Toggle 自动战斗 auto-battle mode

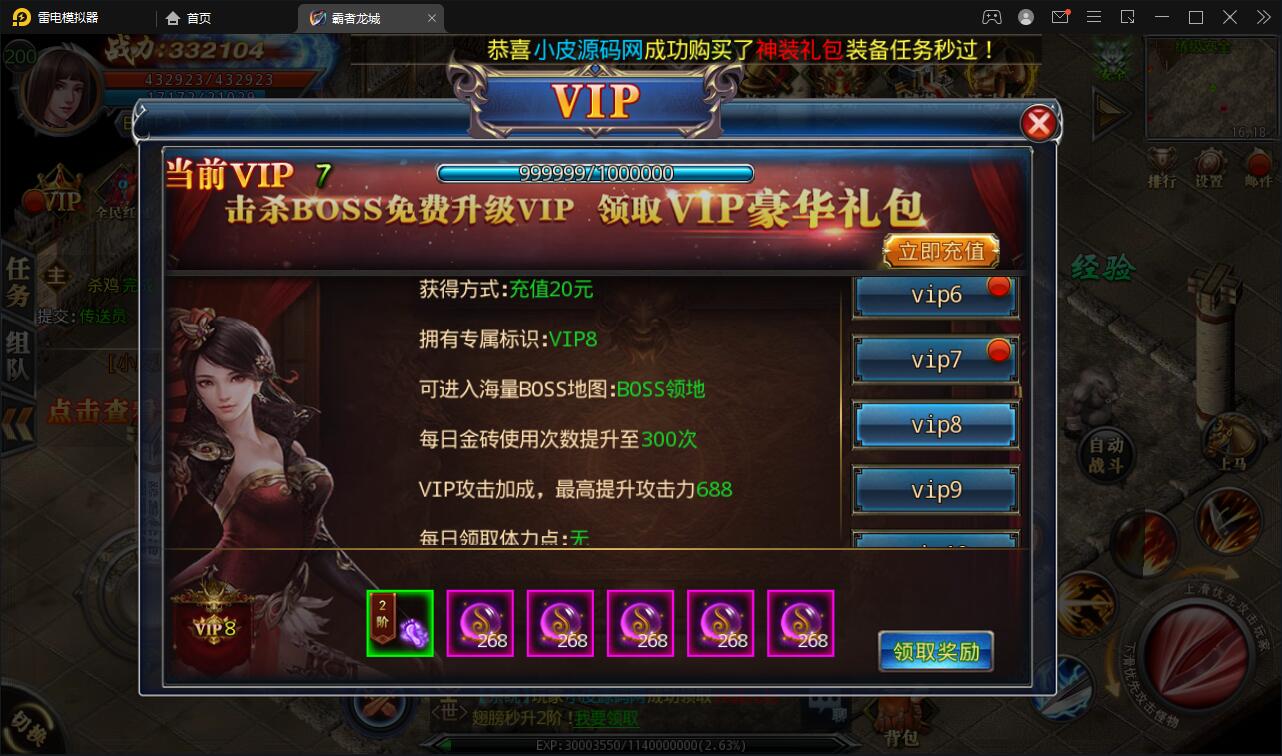coord(1106,455)
